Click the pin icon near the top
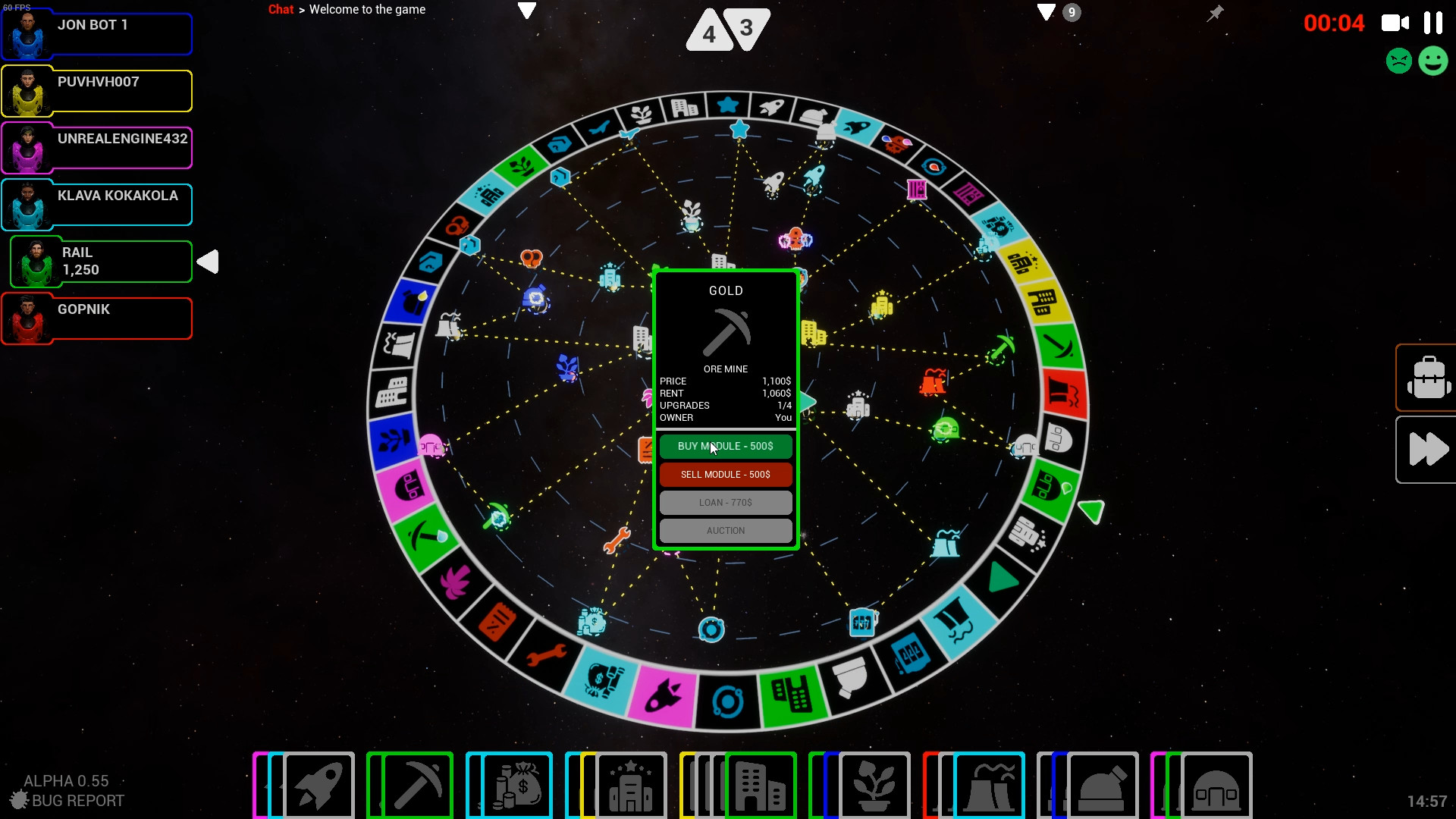 (1215, 13)
